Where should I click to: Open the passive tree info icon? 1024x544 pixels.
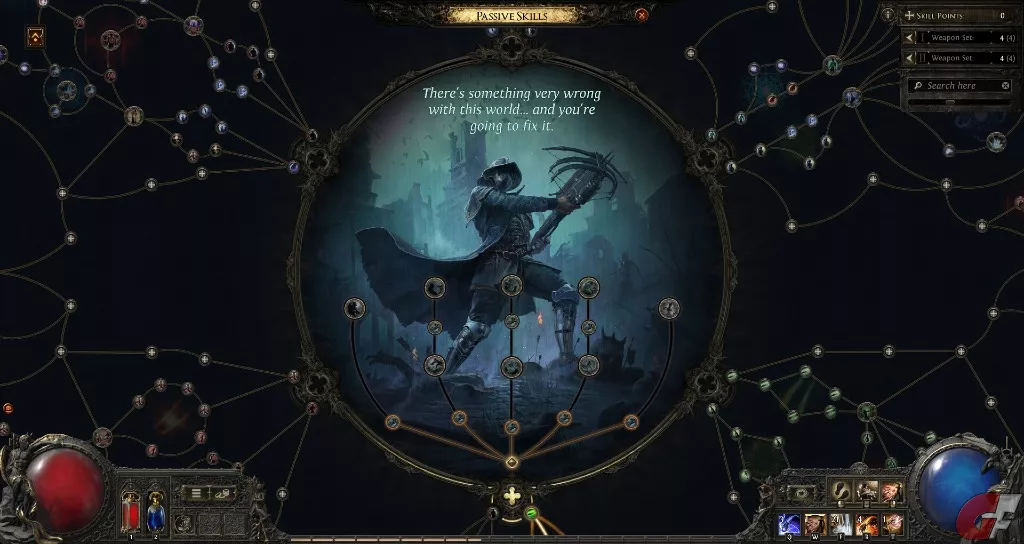point(888,15)
